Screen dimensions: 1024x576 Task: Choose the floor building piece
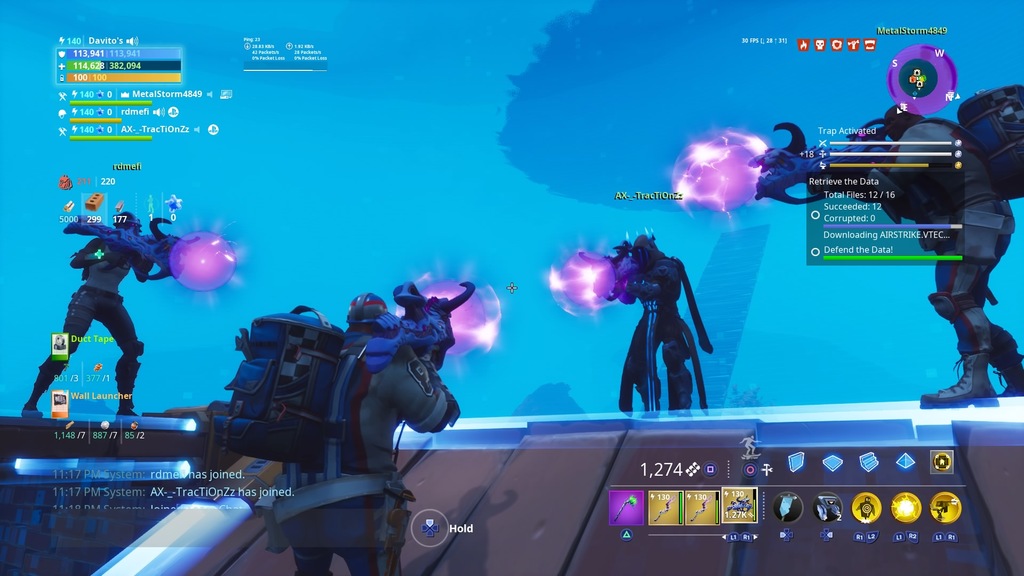pyautogui.click(x=832, y=462)
